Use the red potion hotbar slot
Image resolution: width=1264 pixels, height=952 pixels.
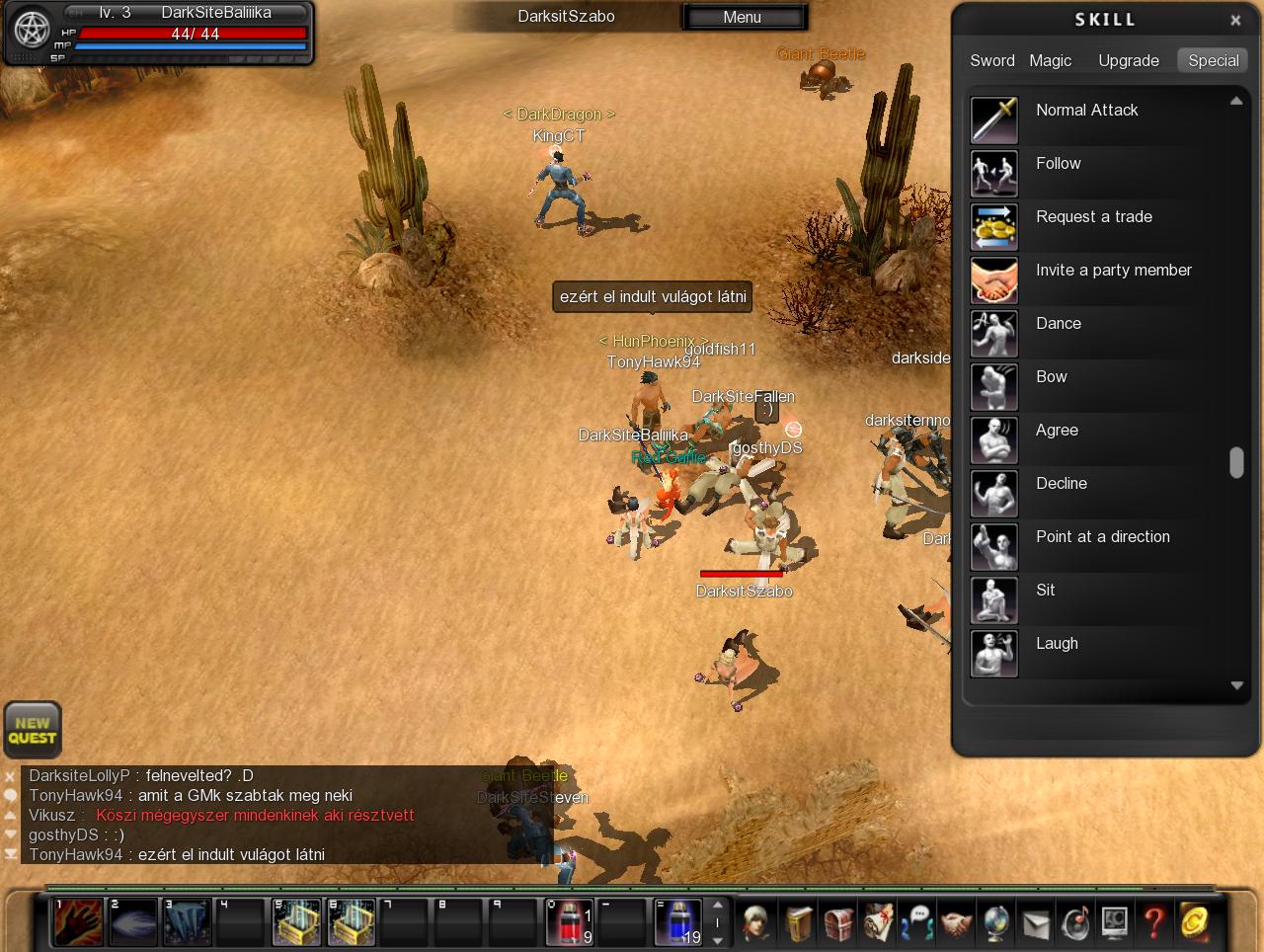(570, 922)
